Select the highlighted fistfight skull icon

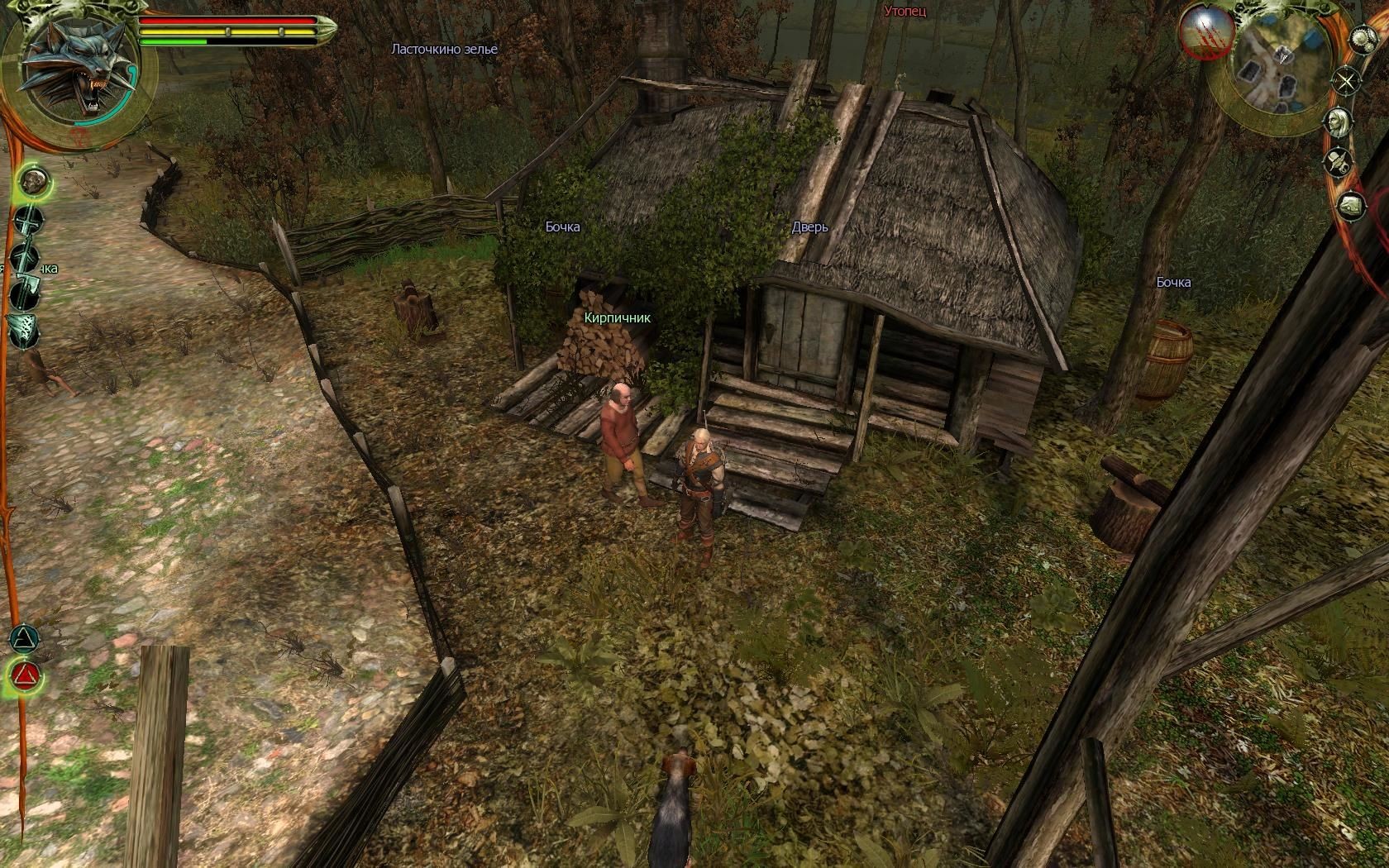coord(32,180)
